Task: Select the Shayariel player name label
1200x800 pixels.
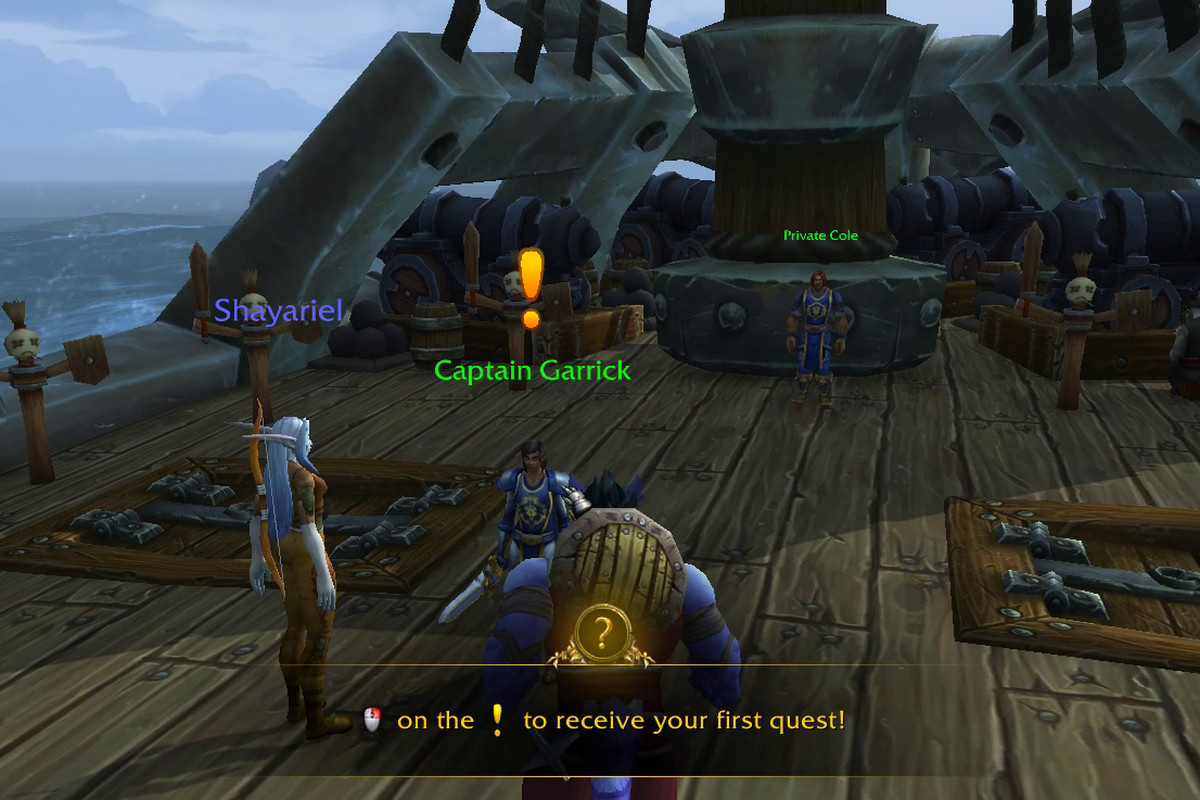Action: pyautogui.click(x=278, y=310)
